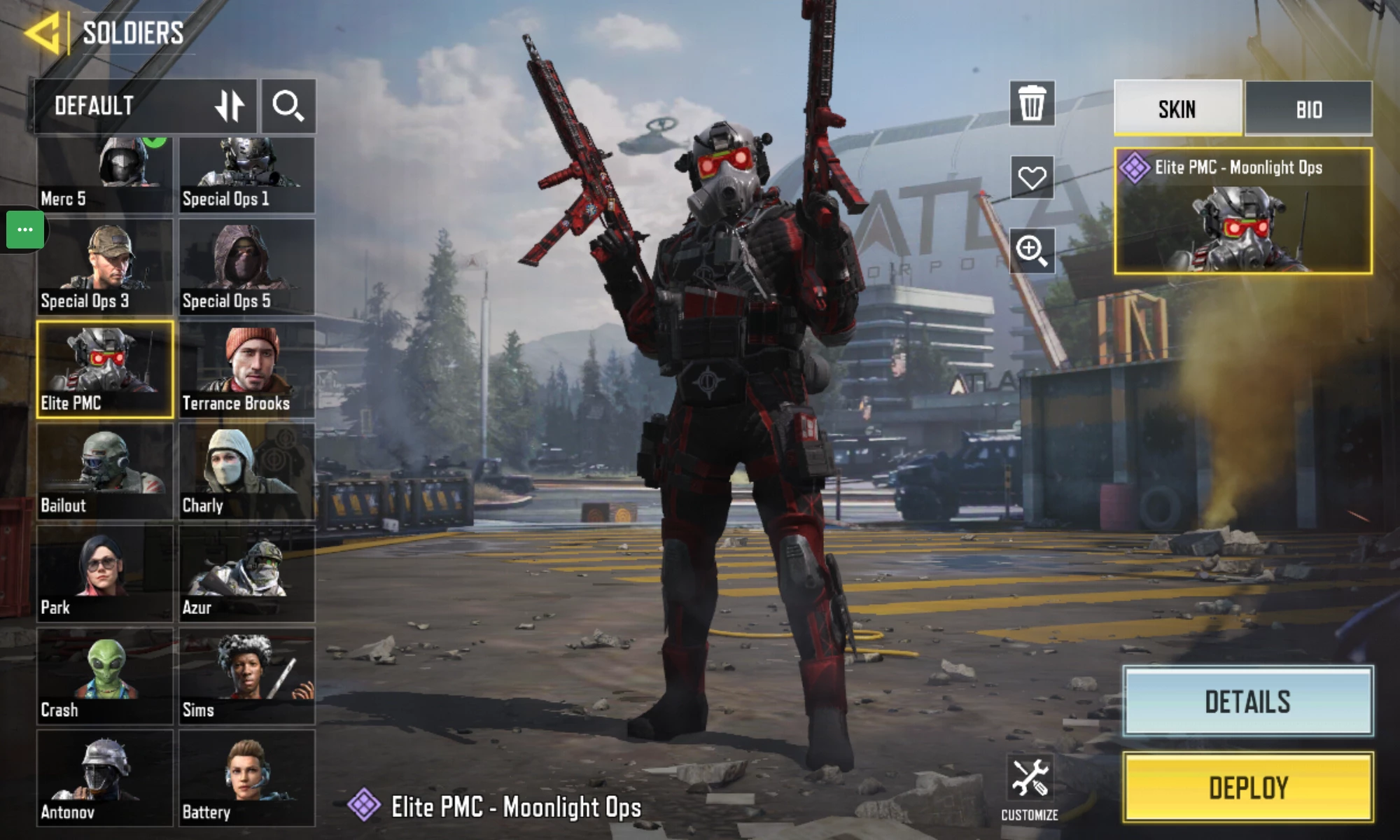
Task: Open the CUSTOMIZE tools
Action: pos(1029,788)
